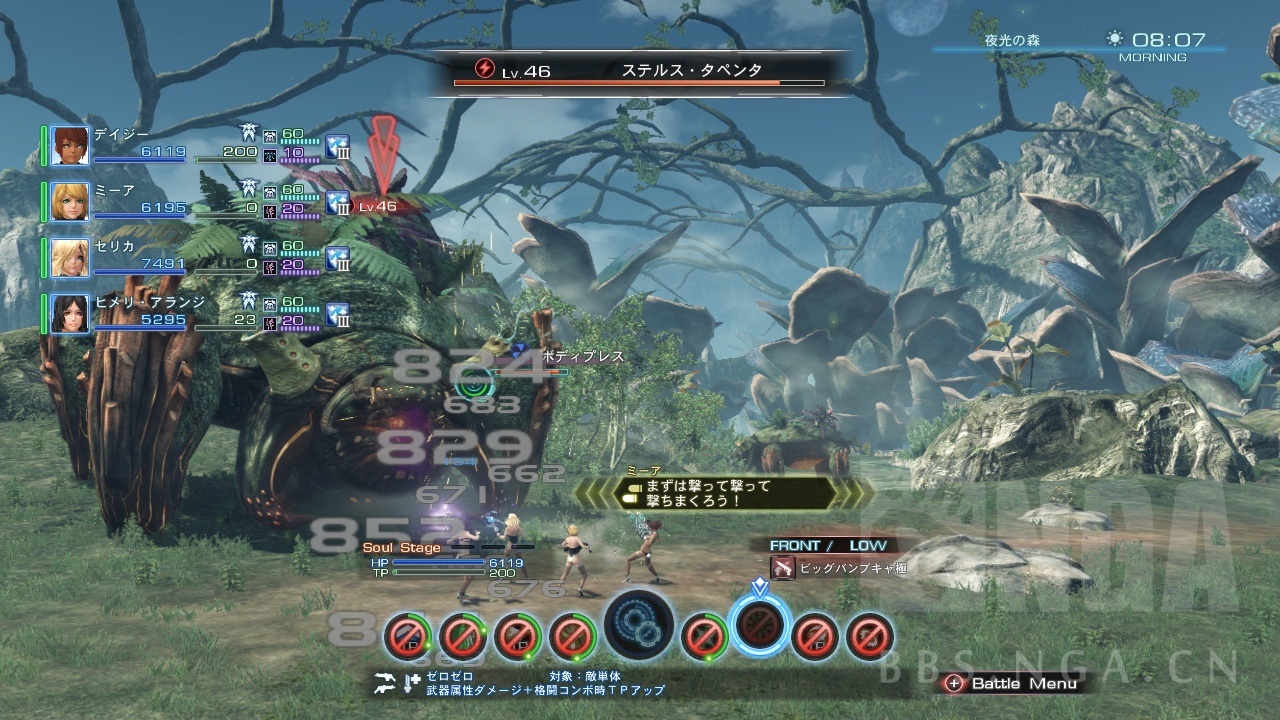The width and height of the screenshot is (1280, 720).
Task: Pick ヒメリ・アランジ's party portrait
Action: click(x=70, y=314)
